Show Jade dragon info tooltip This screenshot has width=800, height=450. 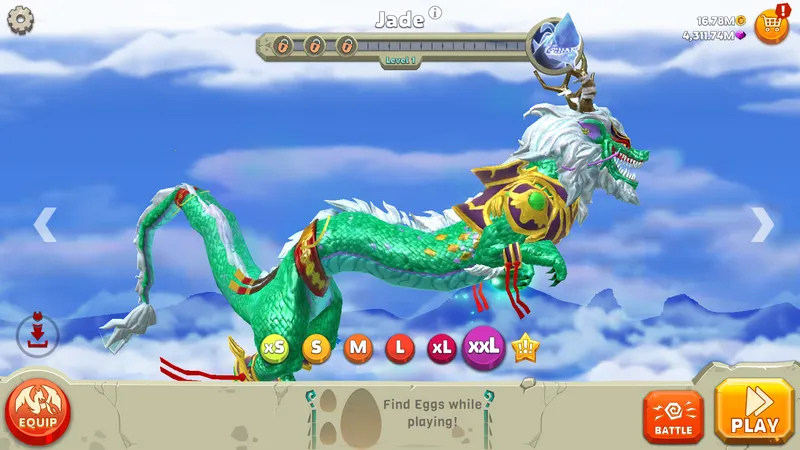(x=435, y=14)
